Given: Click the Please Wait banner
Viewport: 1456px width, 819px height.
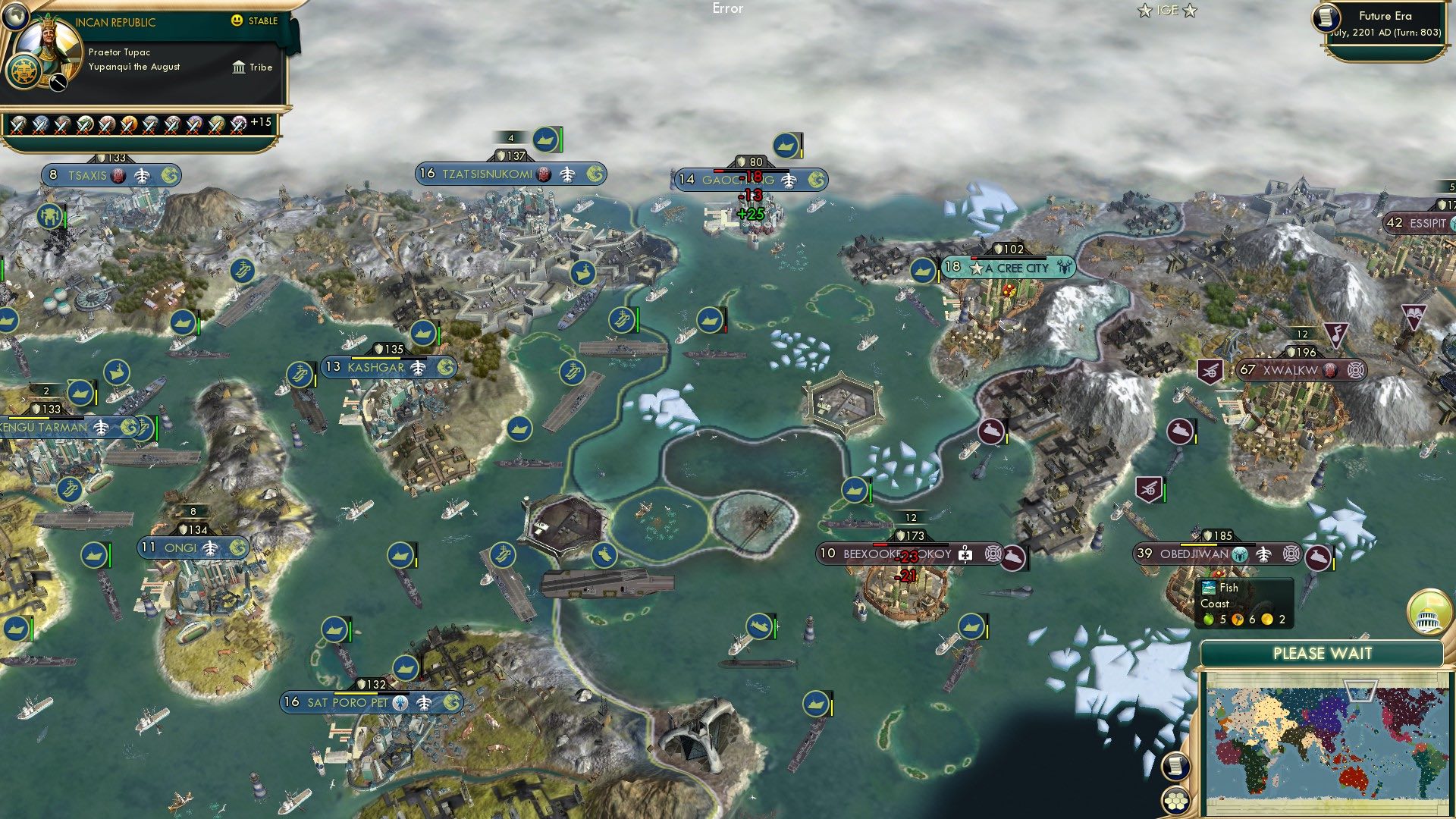Looking at the screenshot, I should tap(1325, 652).
